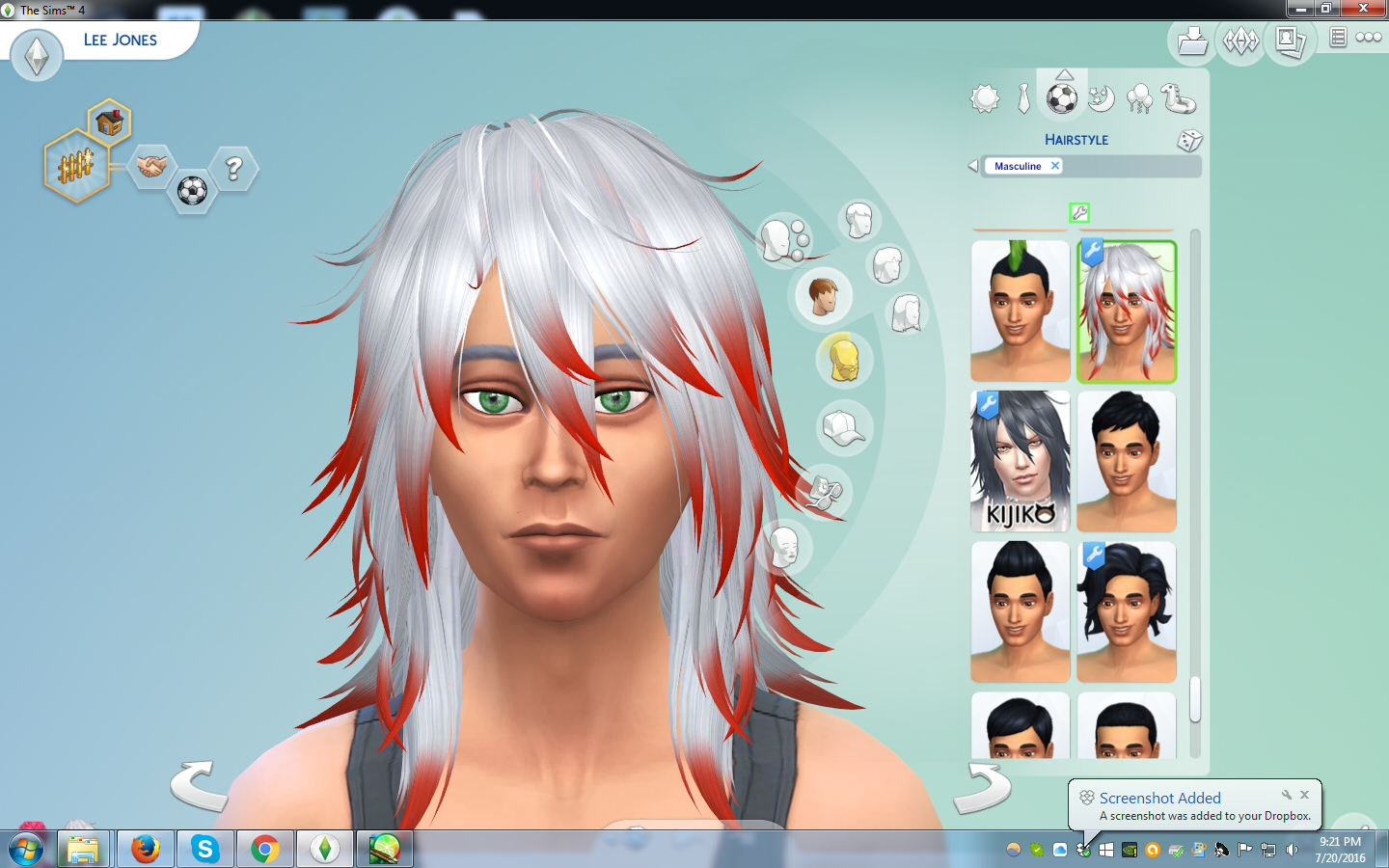Open the three-dot options menu at top right
1389x868 pixels.
1369,37
